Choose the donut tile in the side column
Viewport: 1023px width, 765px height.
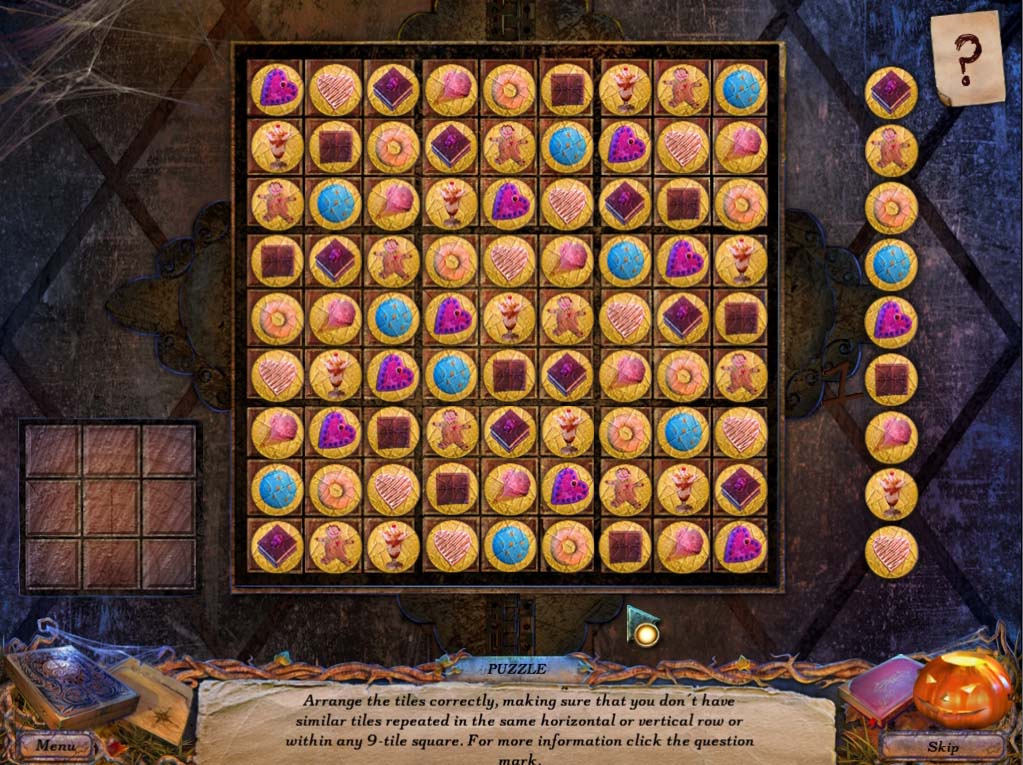(x=891, y=208)
